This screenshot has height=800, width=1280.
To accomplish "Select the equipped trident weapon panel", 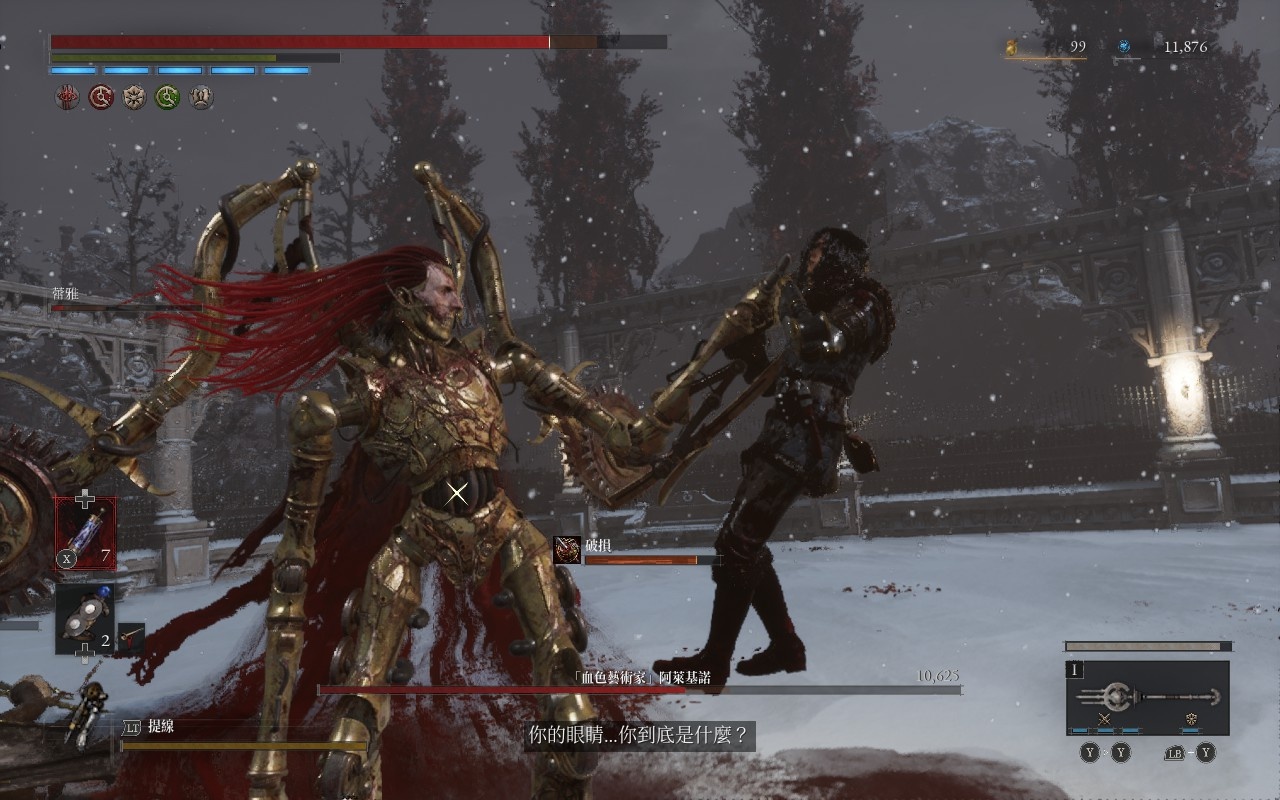I will click(1147, 697).
